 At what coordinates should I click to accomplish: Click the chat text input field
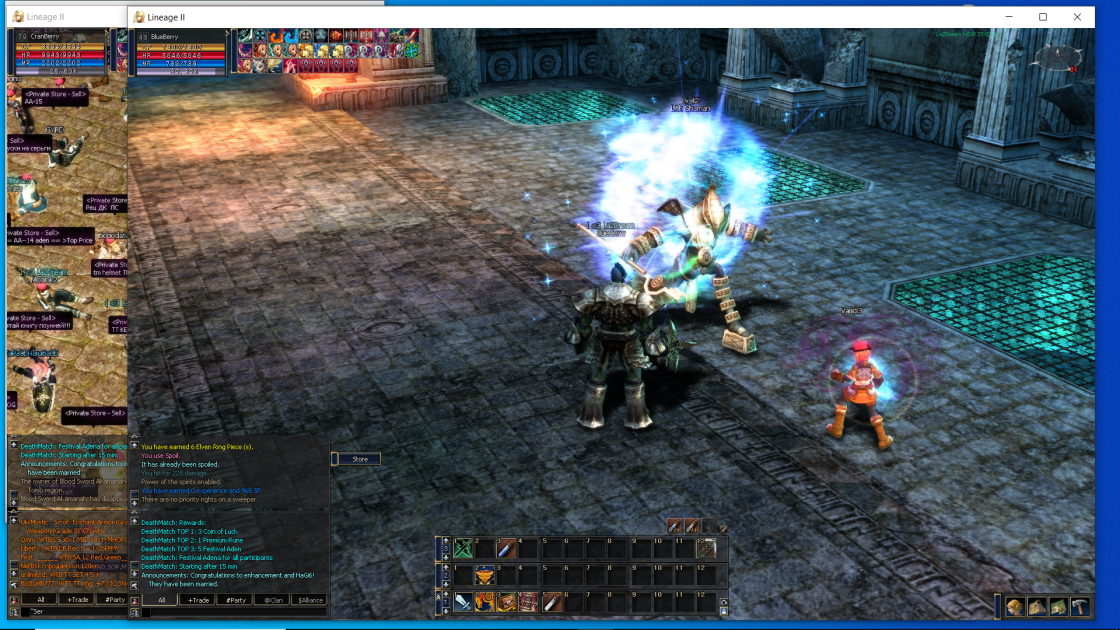(x=235, y=612)
